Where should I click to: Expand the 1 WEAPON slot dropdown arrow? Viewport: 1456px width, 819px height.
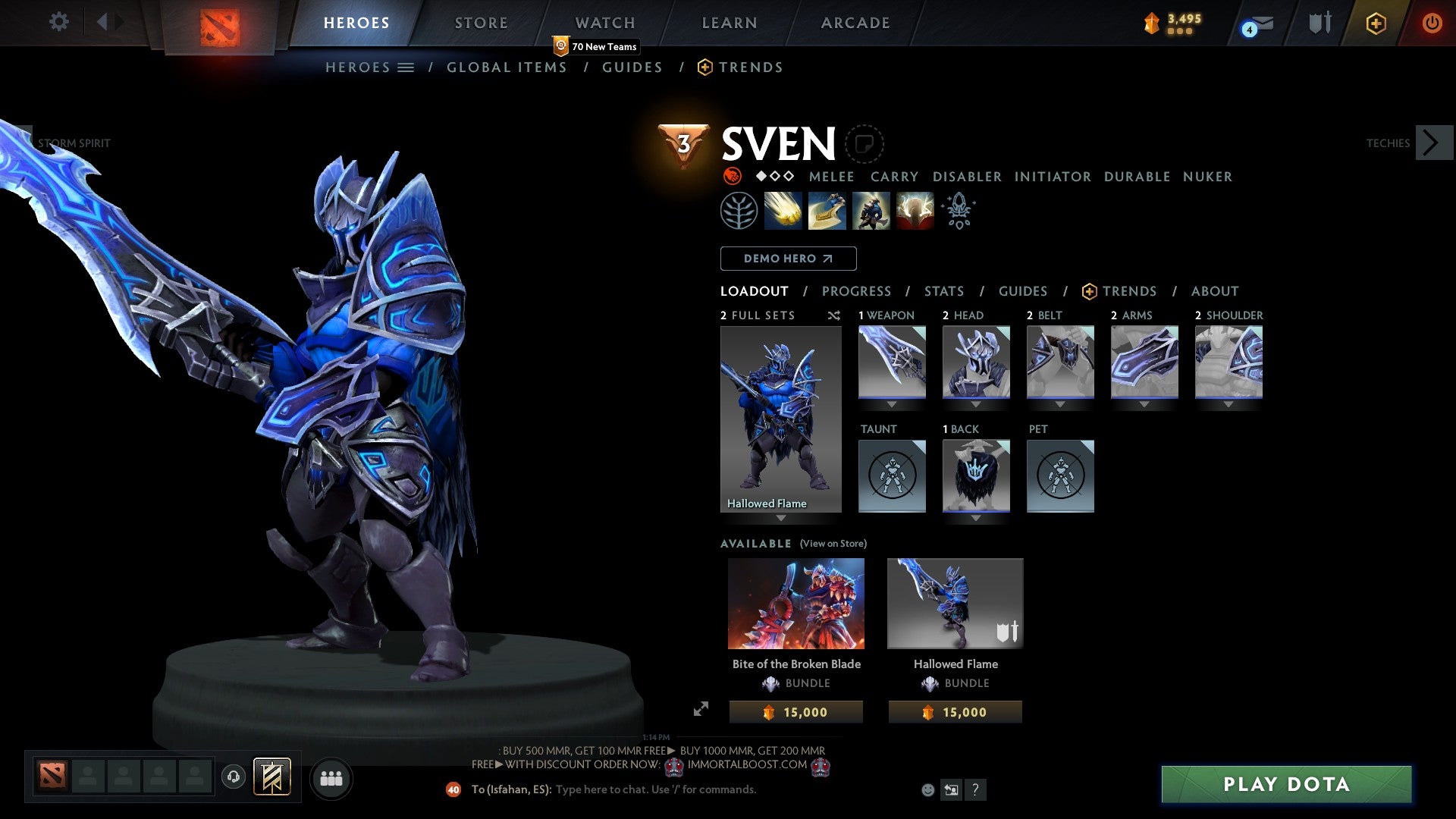pyautogui.click(x=891, y=404)
